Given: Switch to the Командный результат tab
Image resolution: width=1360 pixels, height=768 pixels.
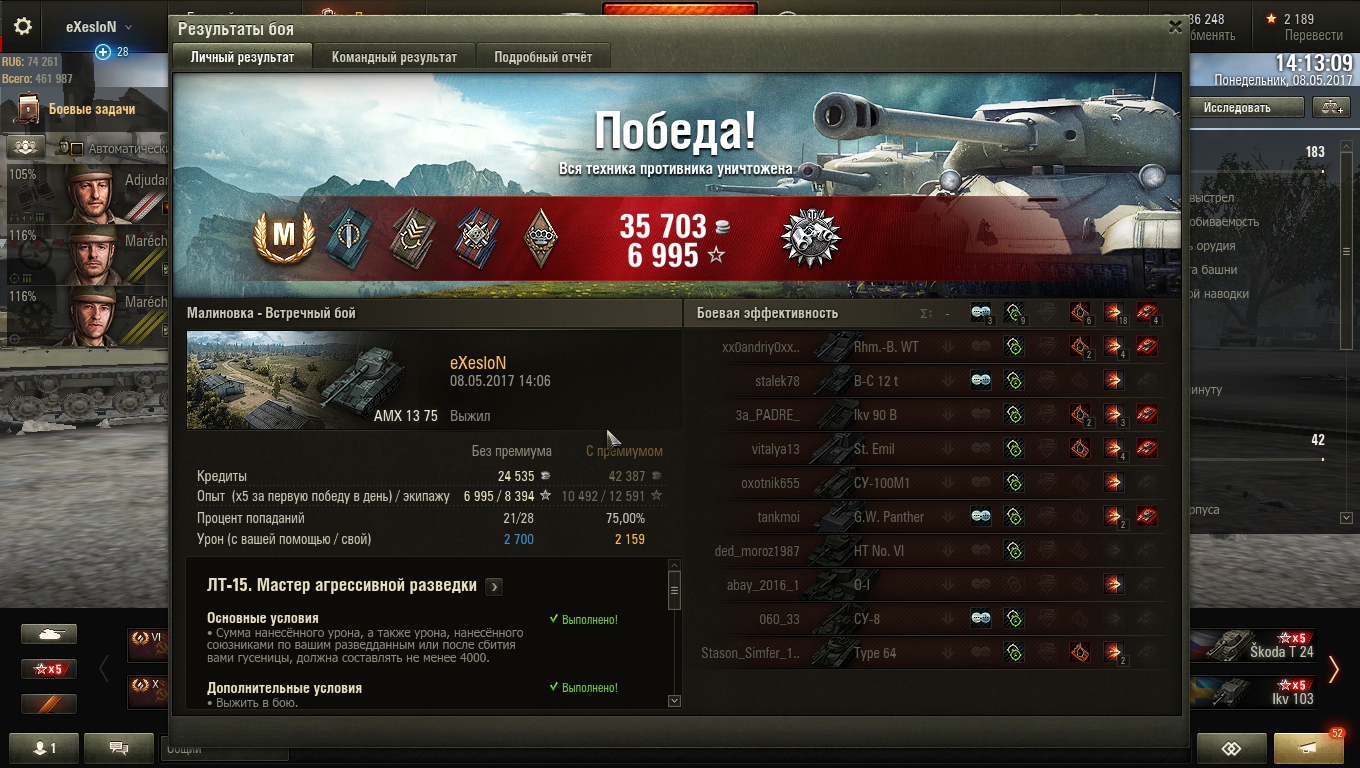Looking at the screenshot, I should 394,57.
